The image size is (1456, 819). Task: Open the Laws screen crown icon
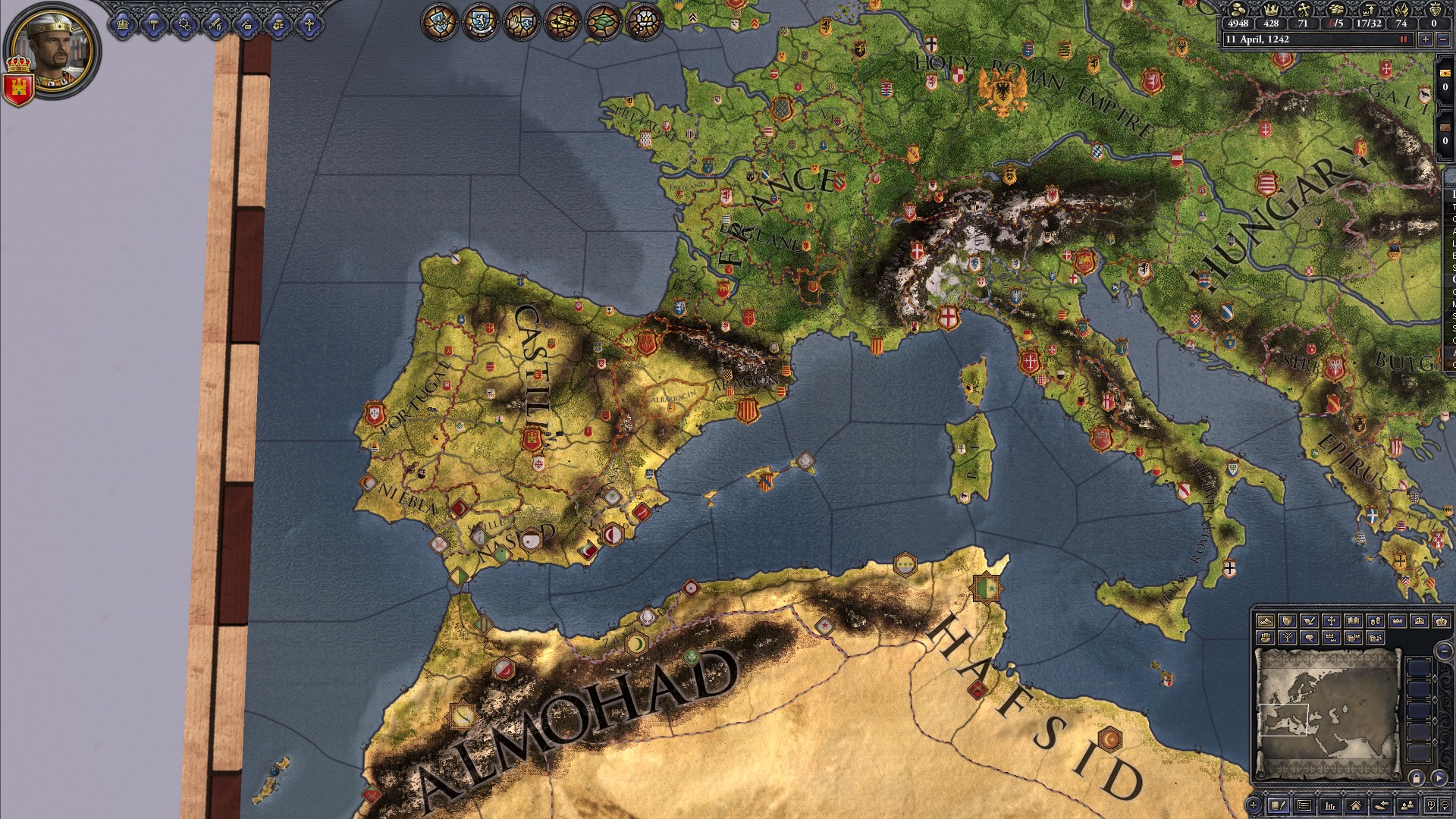pyautogui.click(x=123, y=25)
